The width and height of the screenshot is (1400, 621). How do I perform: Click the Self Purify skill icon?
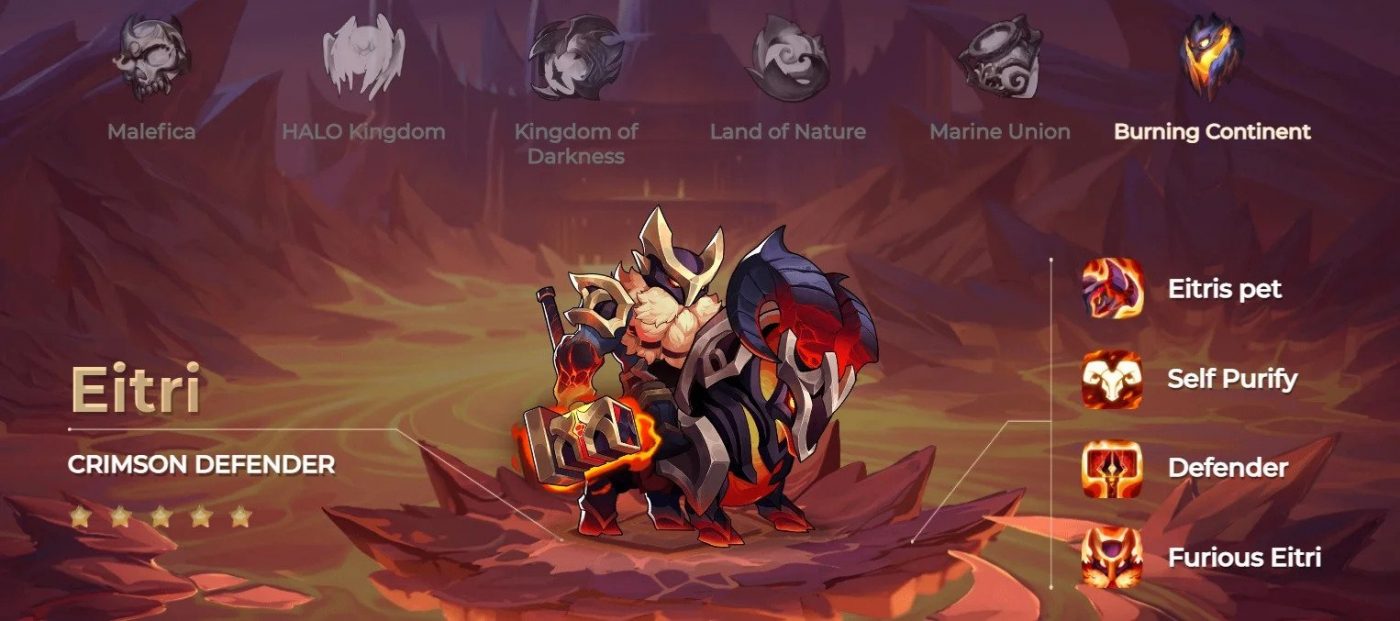(x=1112, y=379)
